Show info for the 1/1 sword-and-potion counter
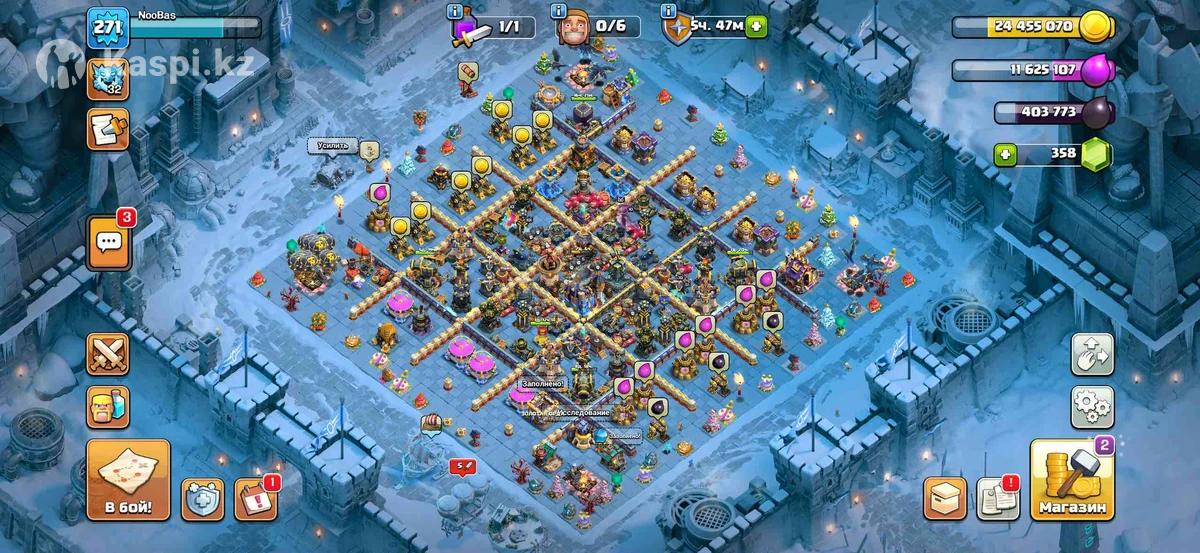 coord(457,12)
